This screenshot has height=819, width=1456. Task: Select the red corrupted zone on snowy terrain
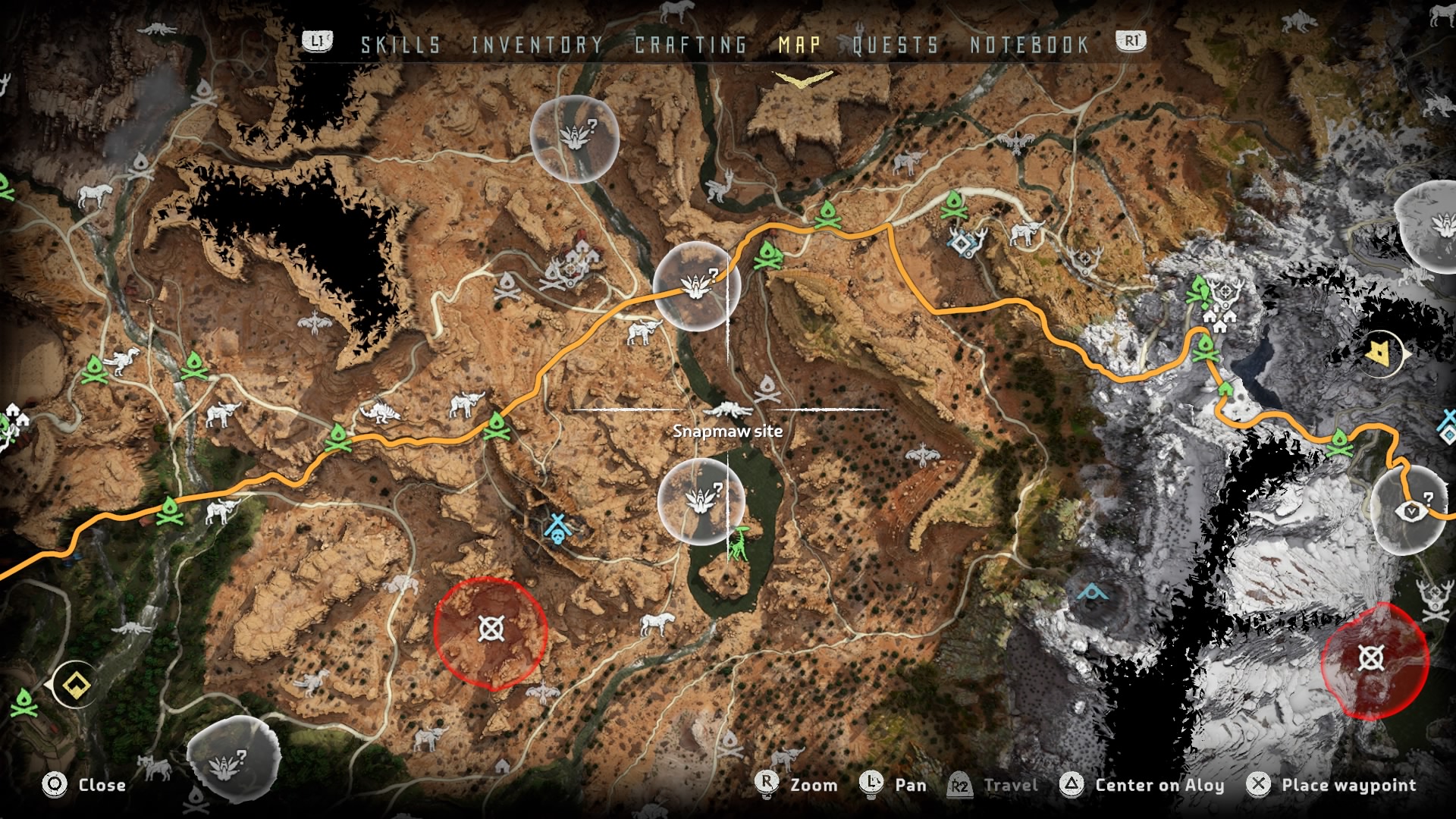(x=1371, y=658)
